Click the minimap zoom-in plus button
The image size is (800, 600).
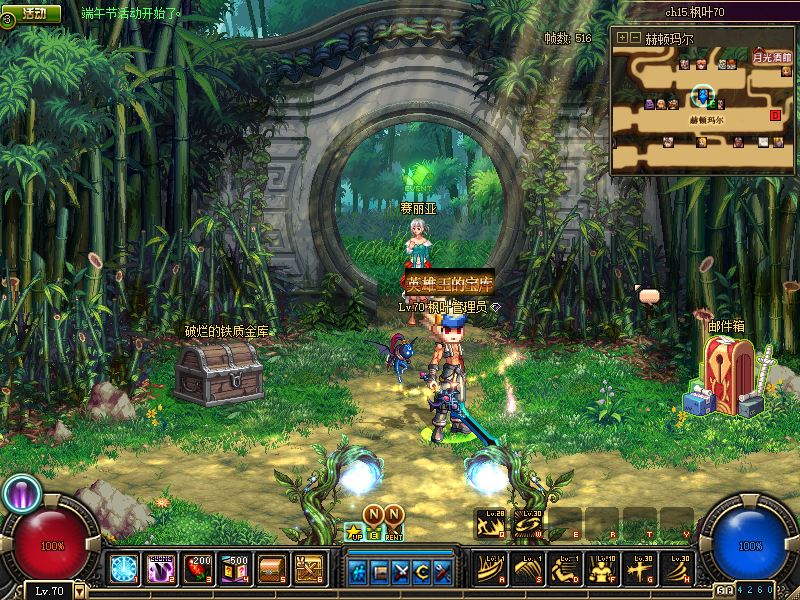tap(622, 38)
